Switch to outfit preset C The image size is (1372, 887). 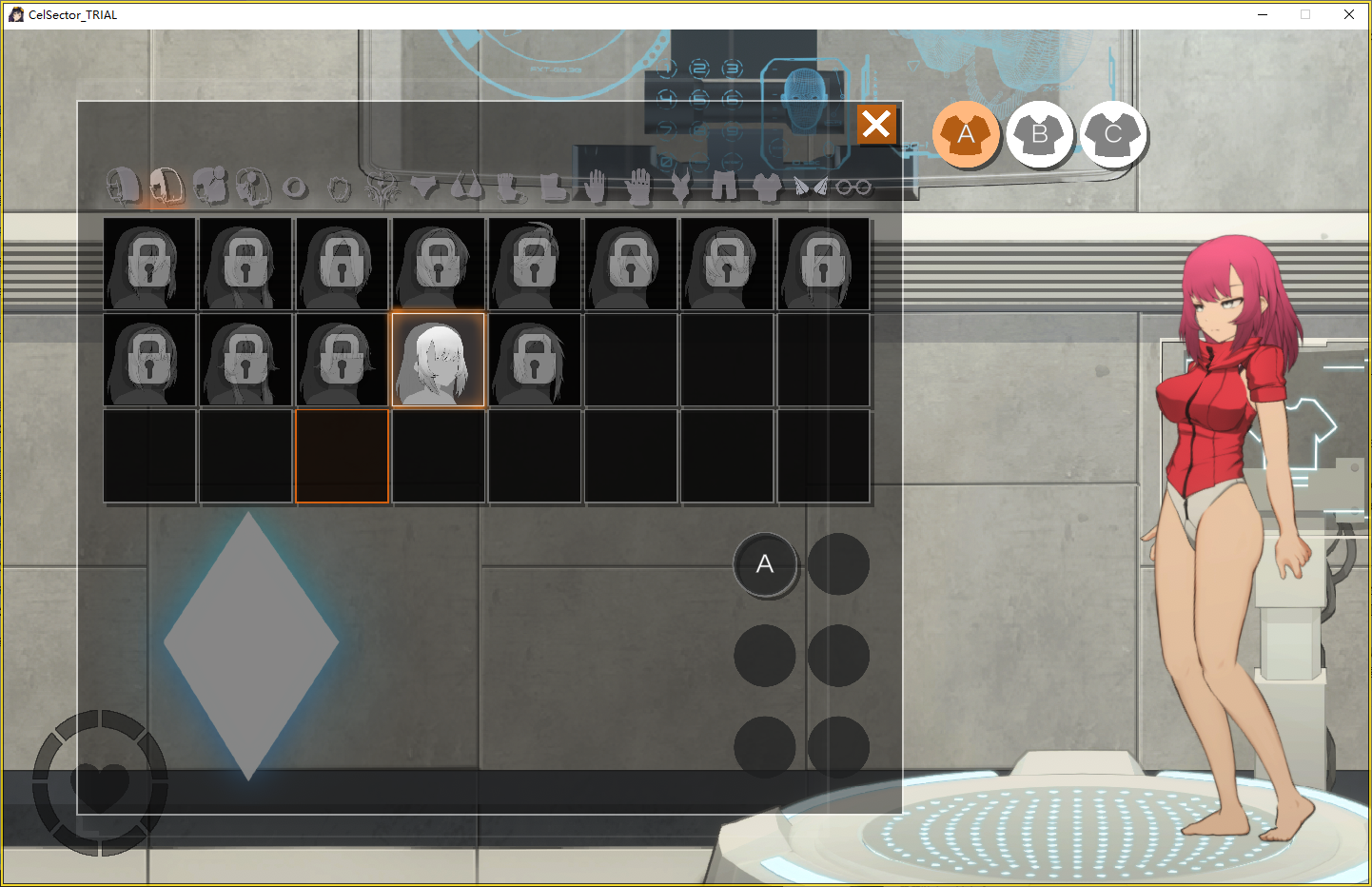(1112, 134)
